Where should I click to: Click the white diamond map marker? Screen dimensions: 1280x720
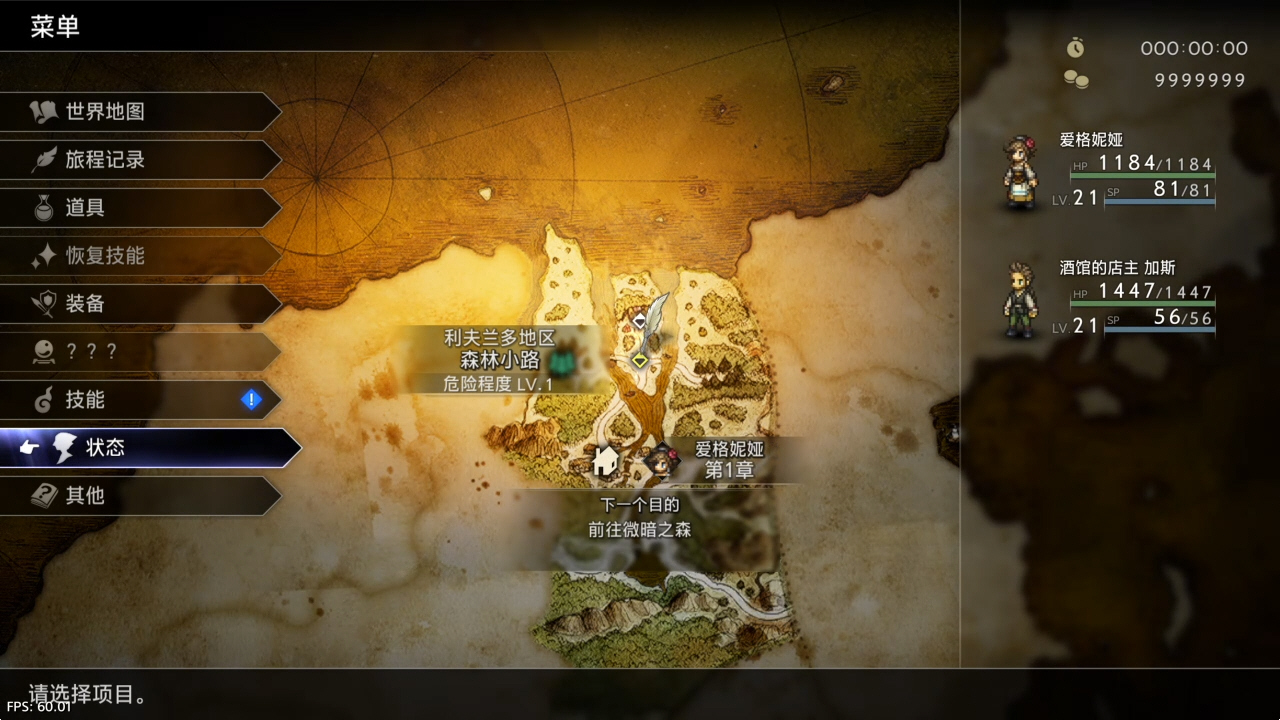tap(639, 321)
